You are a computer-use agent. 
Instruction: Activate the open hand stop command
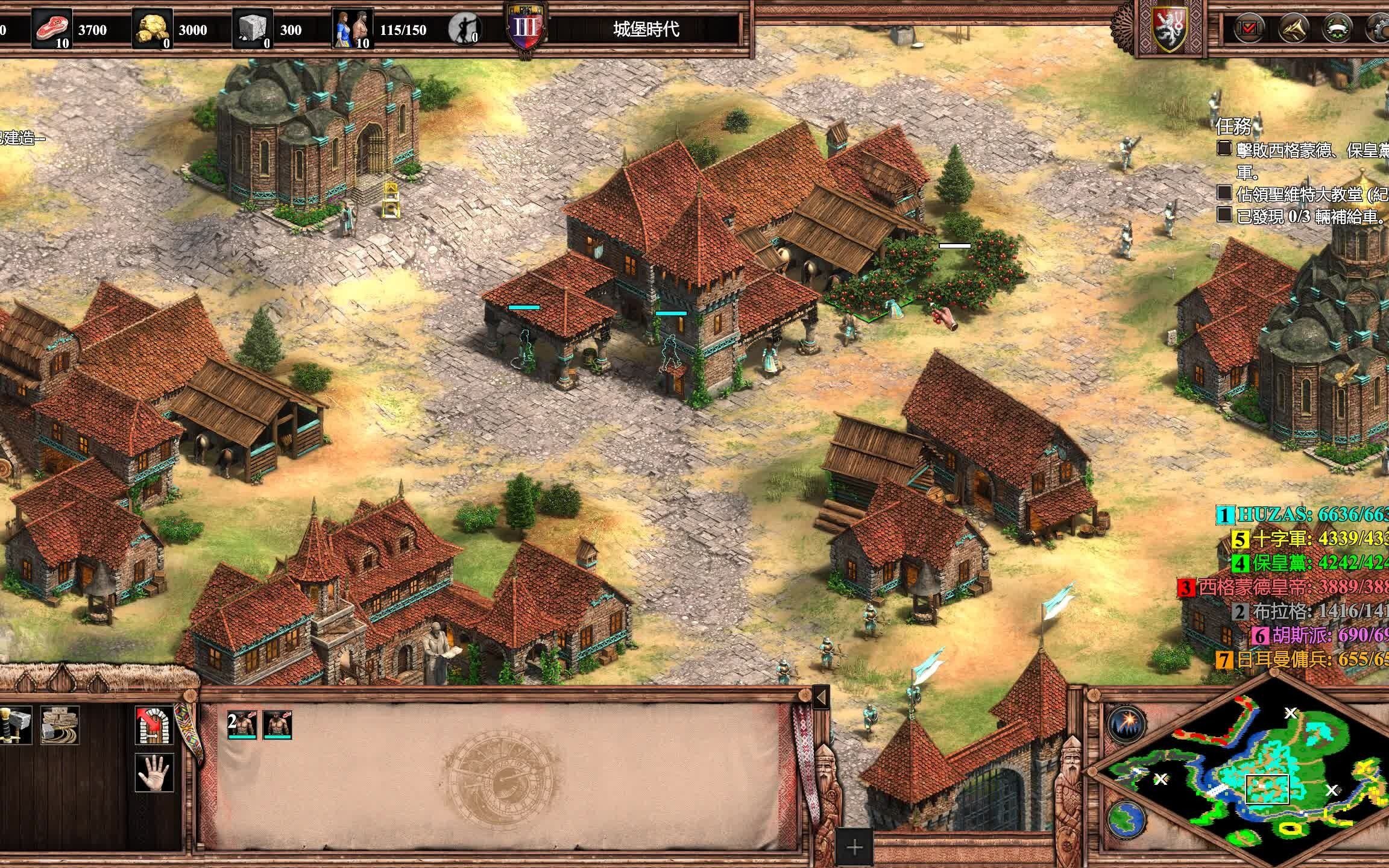click(154, 772)
